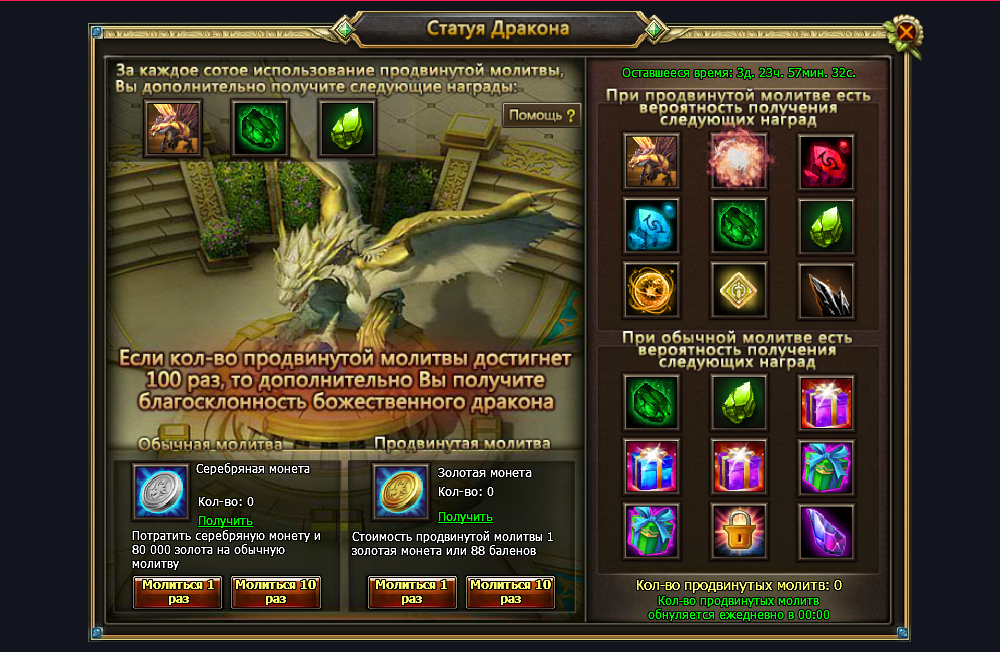The height and width of the screenshot is (652, 1000).
Task: Inspect the blue rune stone reward
Action: point(651,226)
